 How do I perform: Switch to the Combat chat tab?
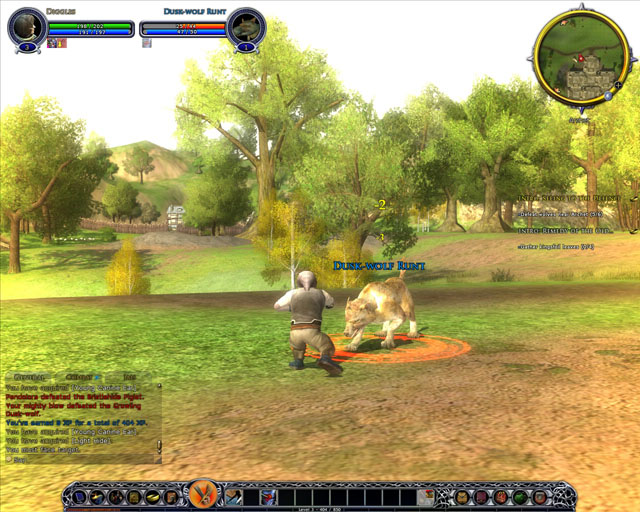click(x=78, y=376)
